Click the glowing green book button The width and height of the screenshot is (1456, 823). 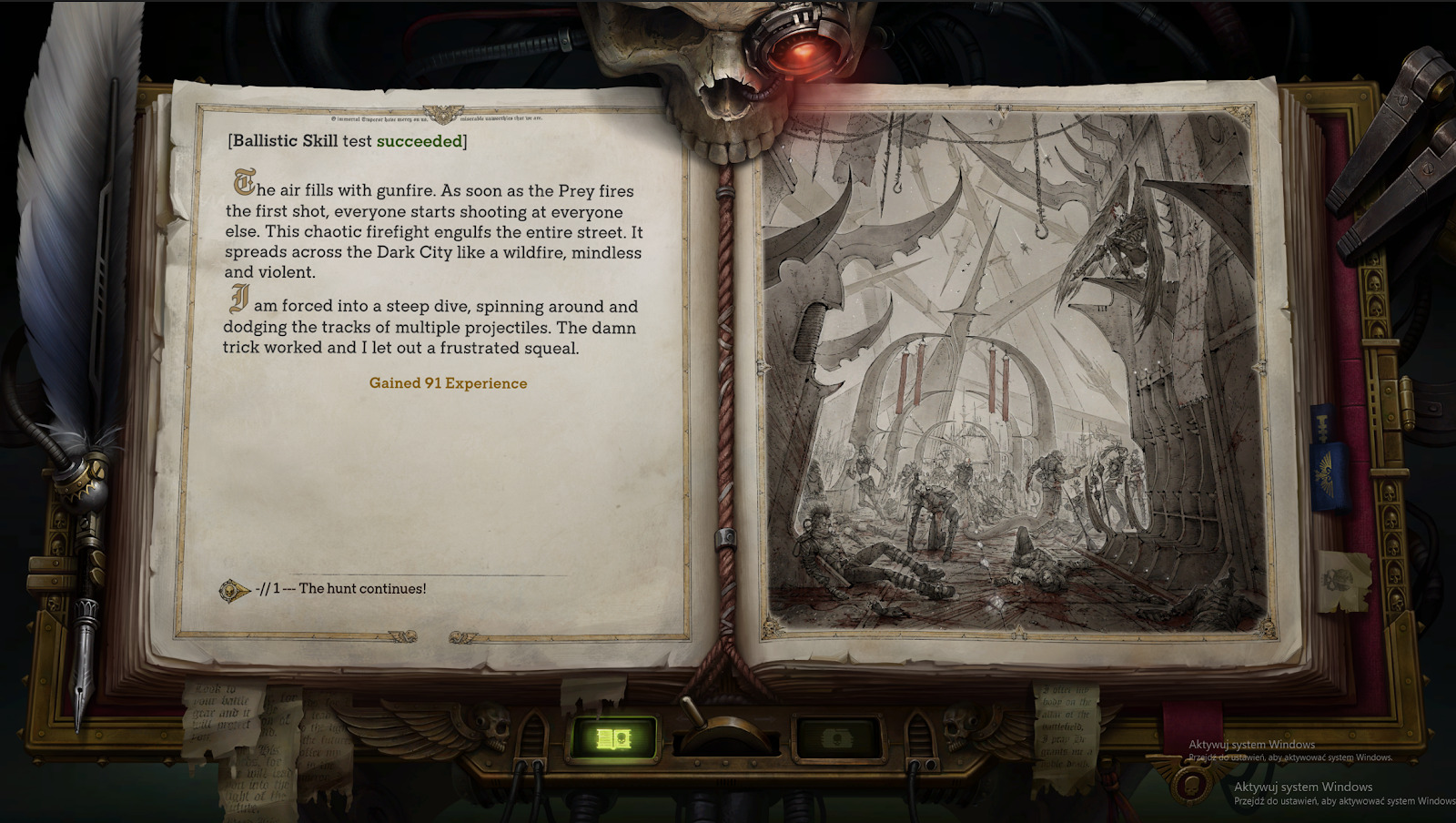(x=612, y=738)
